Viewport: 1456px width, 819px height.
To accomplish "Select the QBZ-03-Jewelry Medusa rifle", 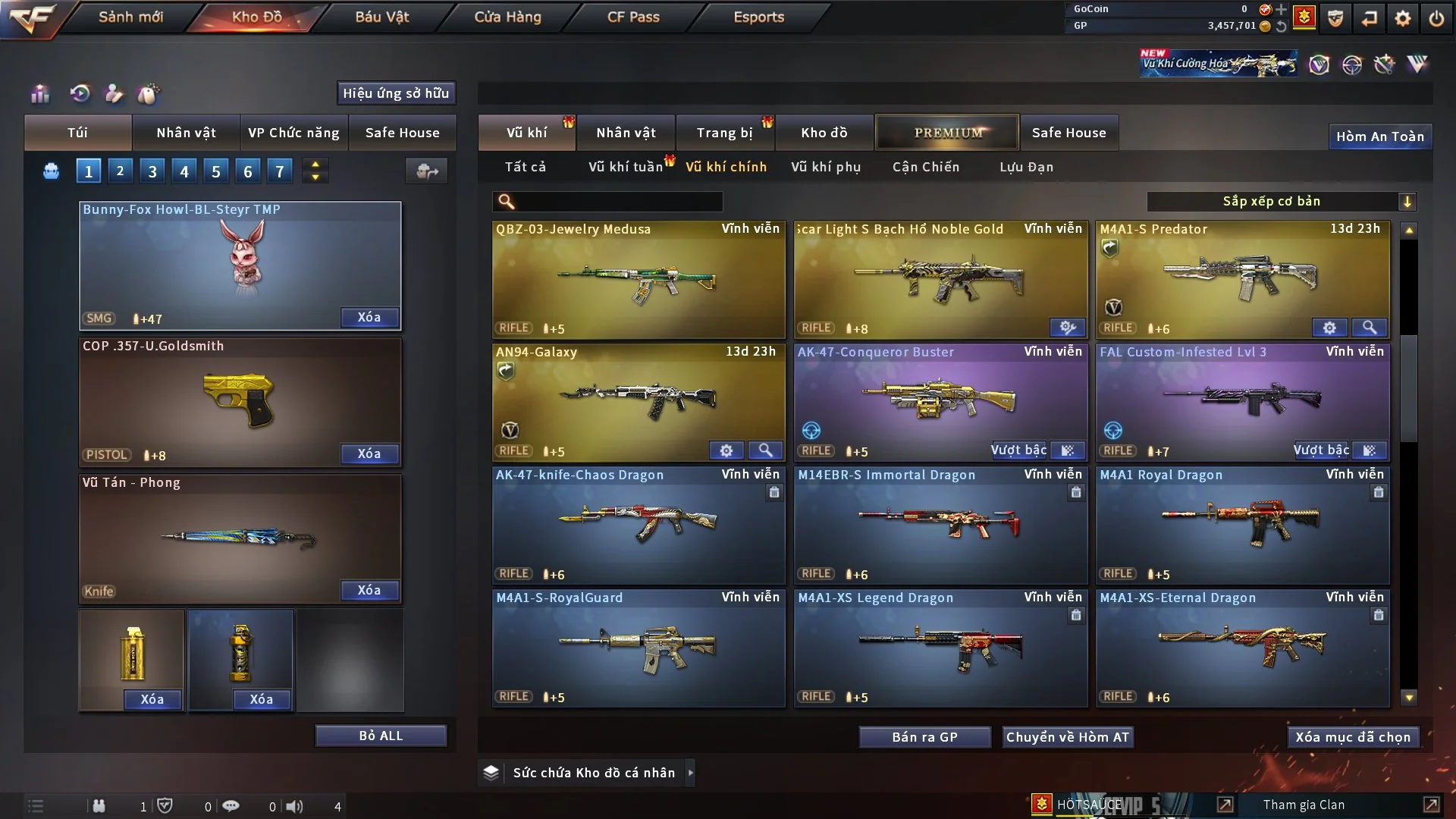I will (x=638, y=279).
